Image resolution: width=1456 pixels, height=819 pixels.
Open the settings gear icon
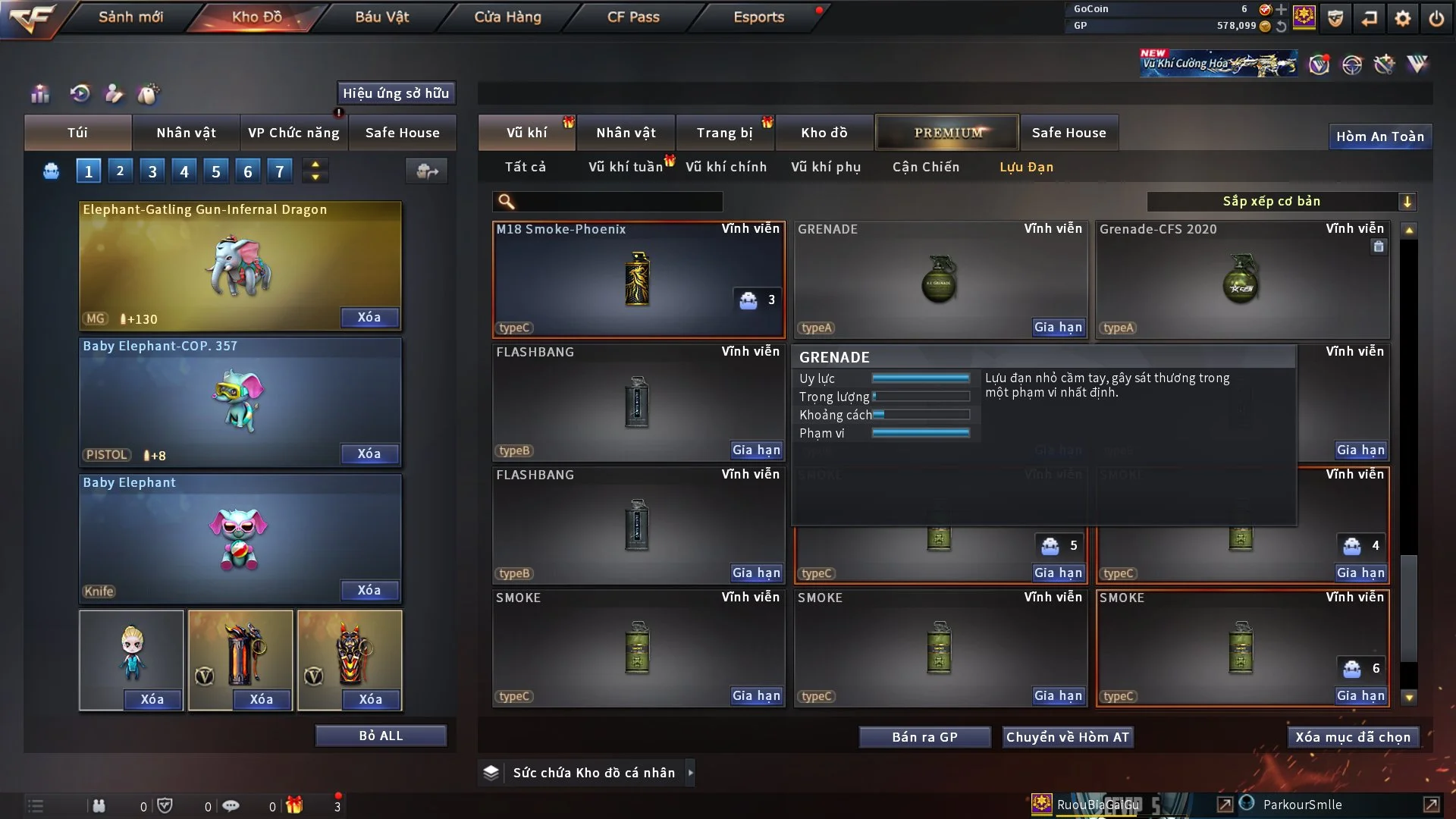(1403, 18)
